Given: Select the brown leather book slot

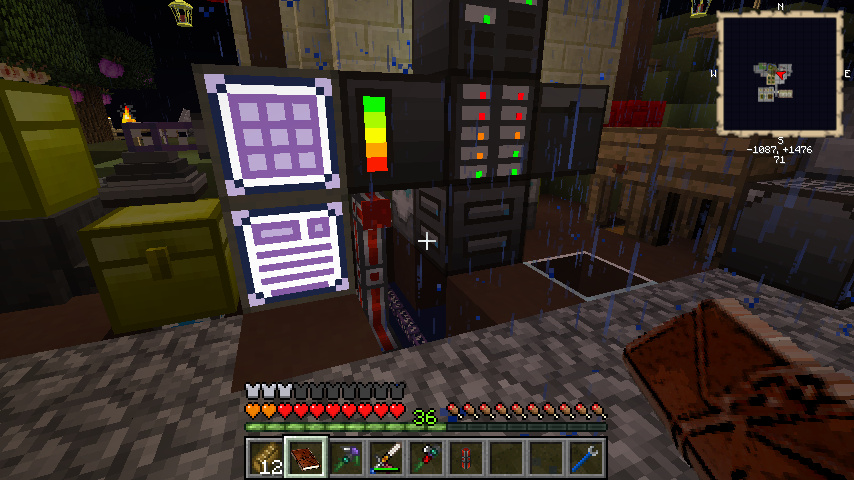Looking at the screenshot, I should coord(305,458).
